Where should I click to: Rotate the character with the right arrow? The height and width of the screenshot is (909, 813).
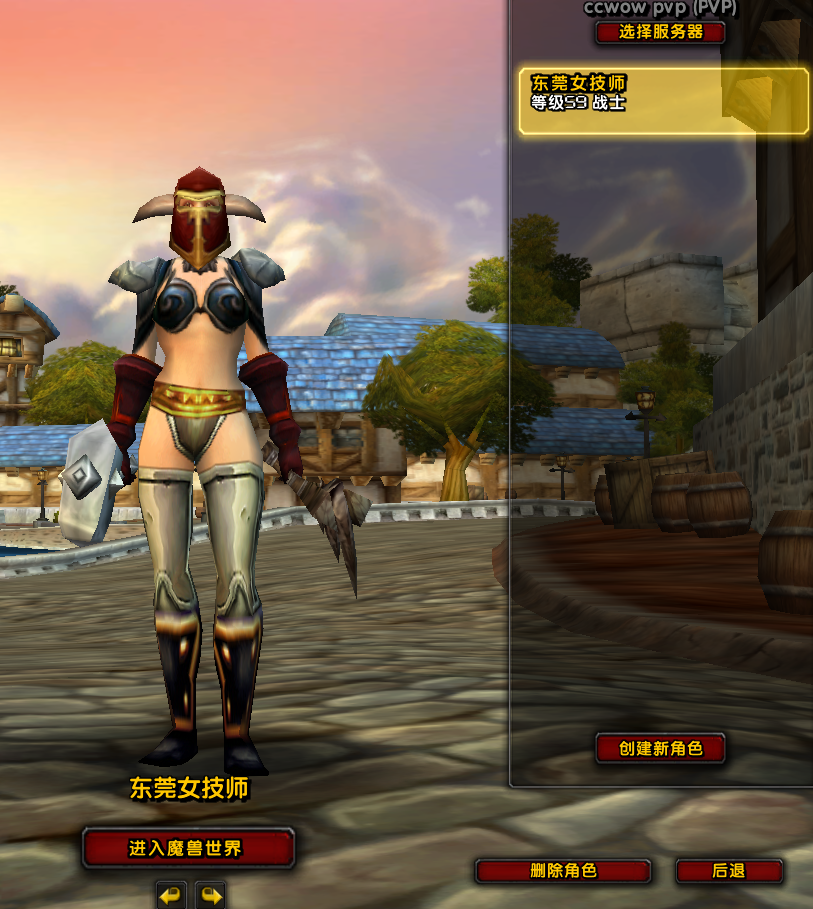click(x=210, y=895)
